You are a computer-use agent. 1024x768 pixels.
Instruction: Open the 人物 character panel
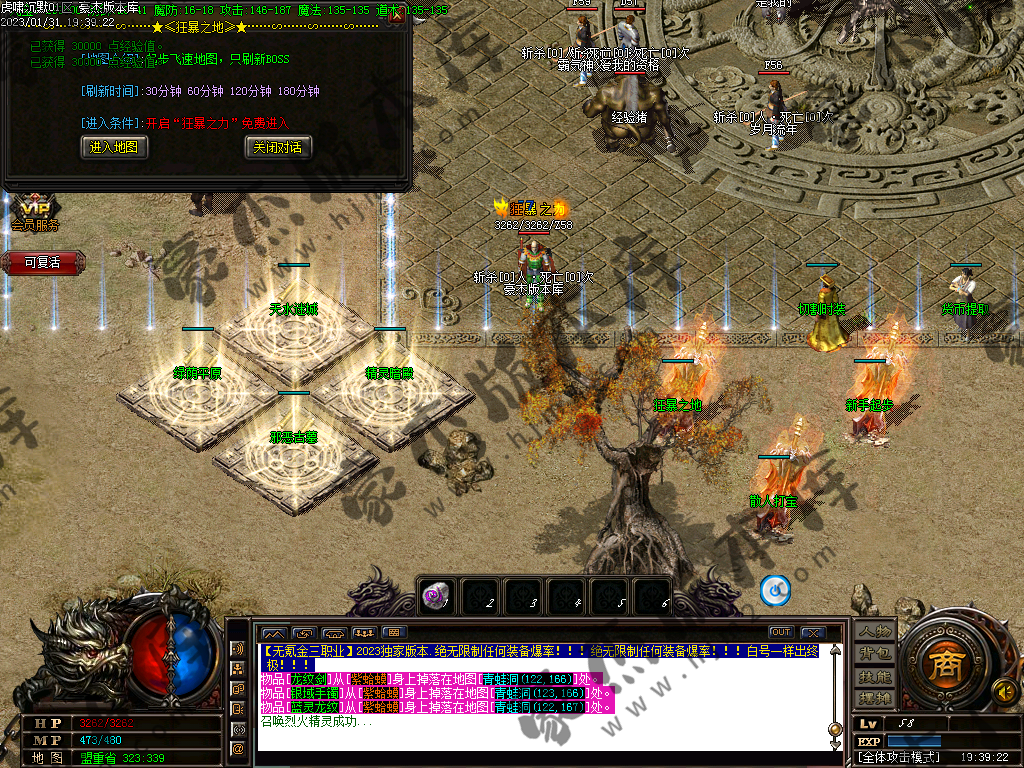(874, 631)
